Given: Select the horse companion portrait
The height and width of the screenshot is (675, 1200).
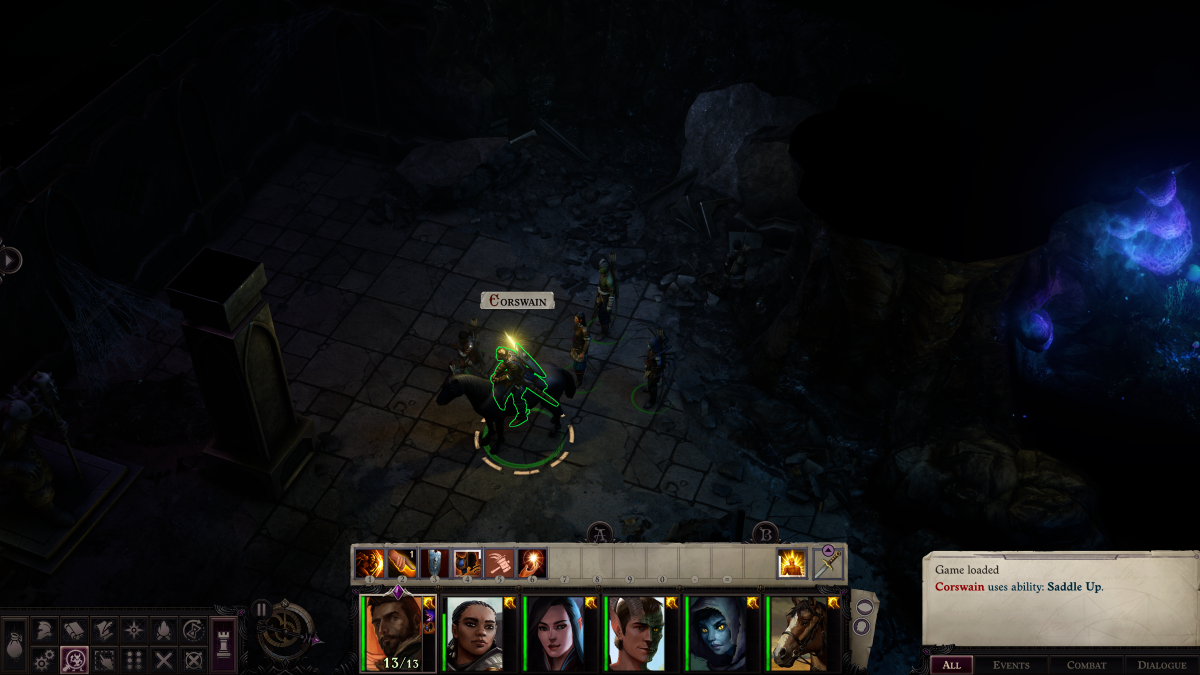Looking at the screenshot, I should [x=798, y=633].
